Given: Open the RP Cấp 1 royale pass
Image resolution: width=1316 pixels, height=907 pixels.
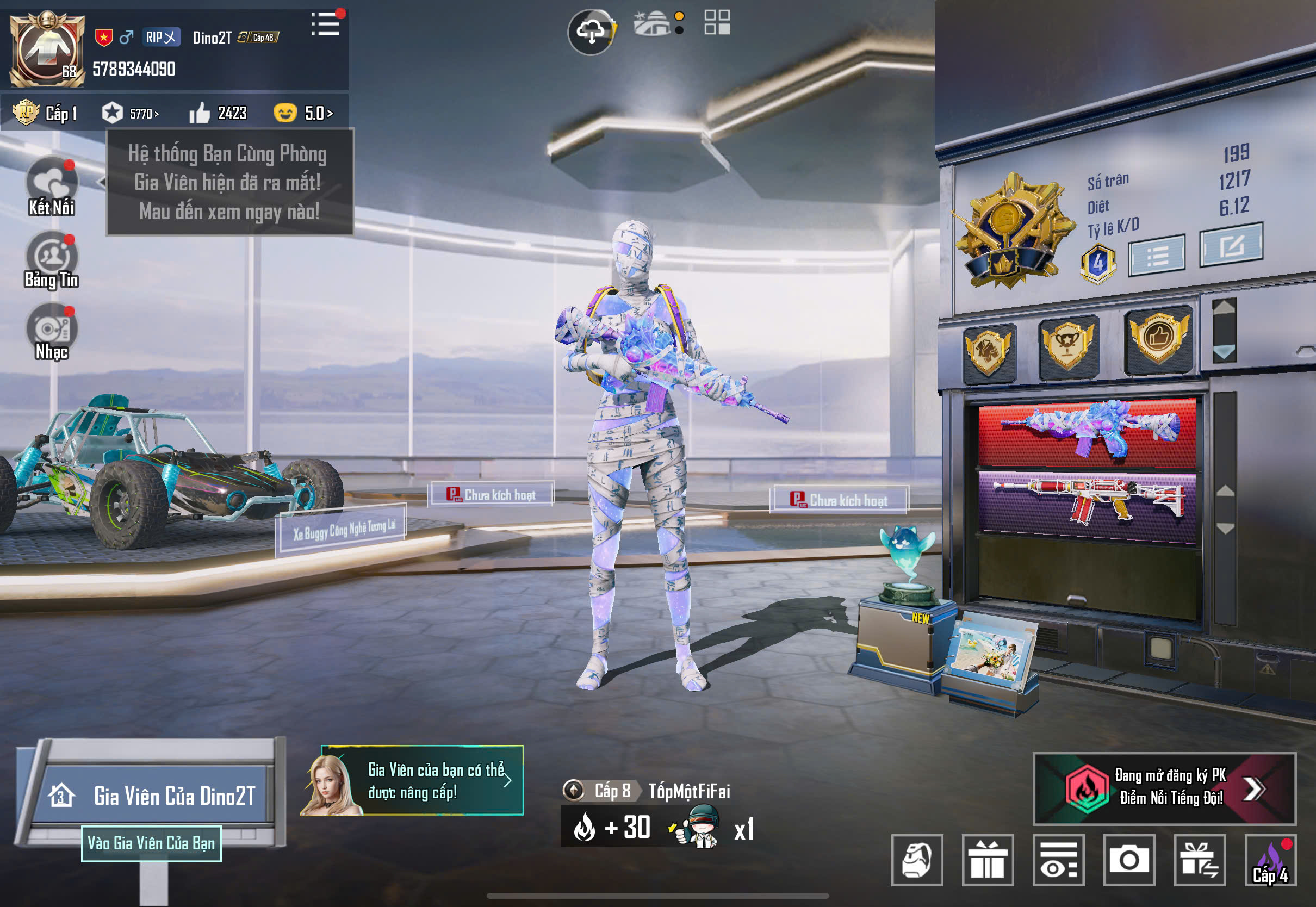Looking at the screenshot, I should tap(46, 113).
